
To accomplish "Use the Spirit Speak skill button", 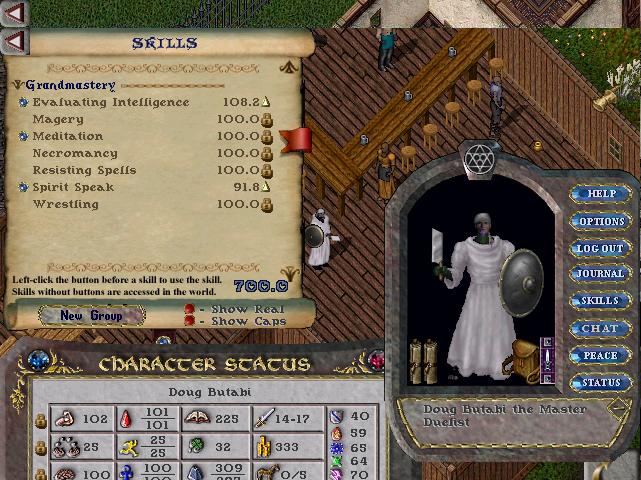I will pyautogui.click(x=24, y=188).
